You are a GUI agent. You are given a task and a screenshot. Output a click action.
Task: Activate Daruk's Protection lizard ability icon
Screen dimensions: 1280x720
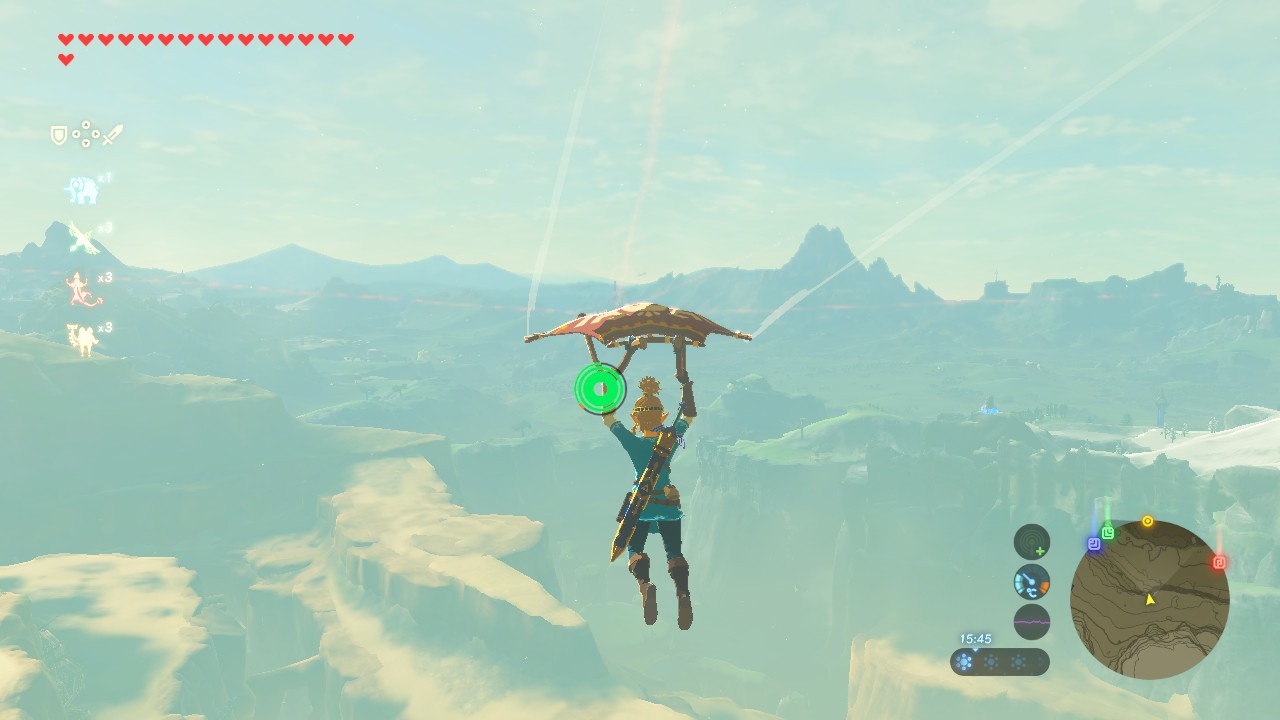(80, 289)
